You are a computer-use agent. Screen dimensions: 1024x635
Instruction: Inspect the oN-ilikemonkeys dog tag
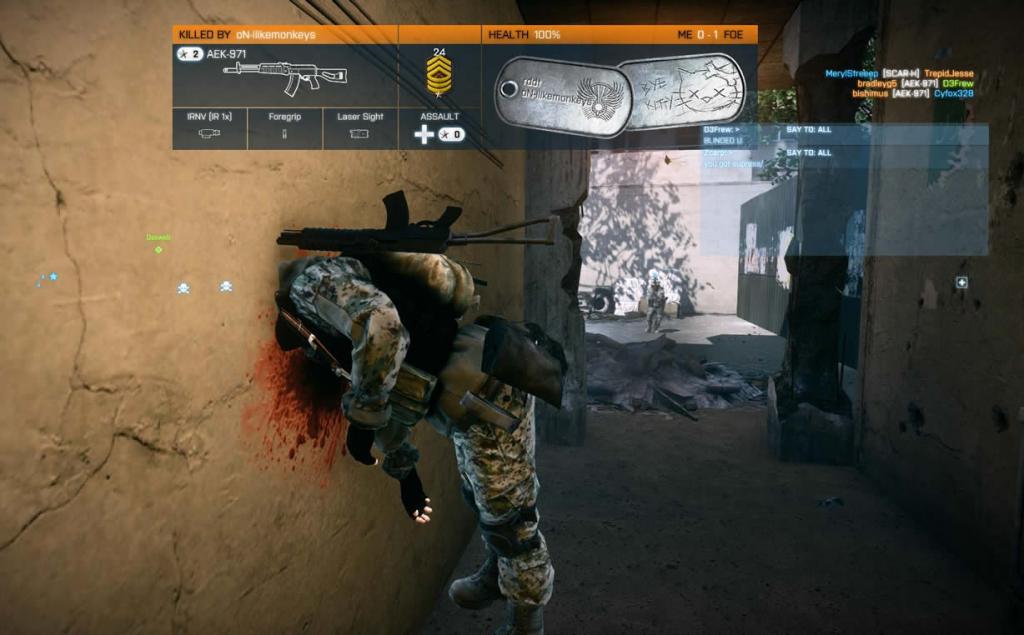point(562,96)
